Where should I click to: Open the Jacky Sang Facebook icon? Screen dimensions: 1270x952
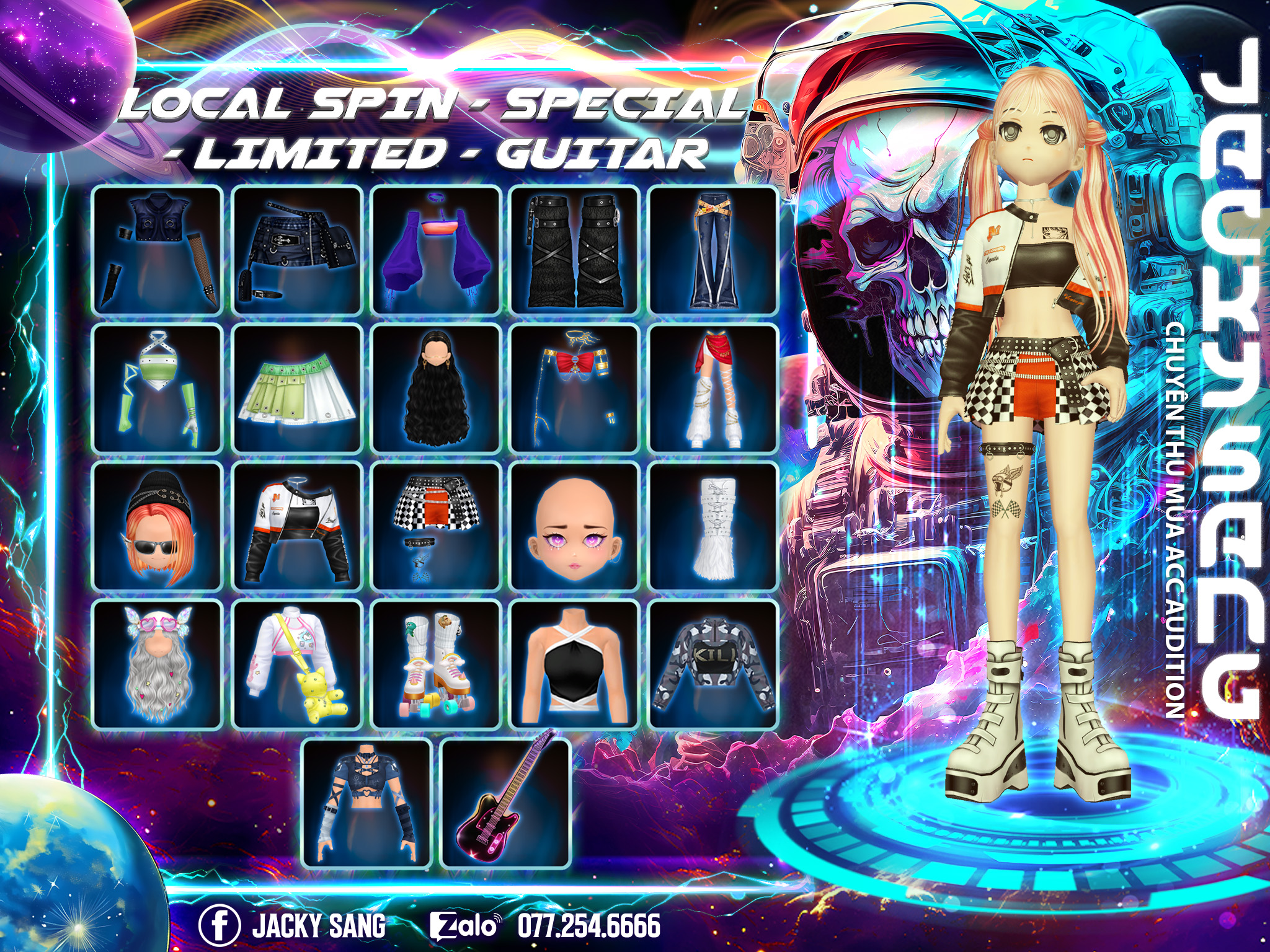click(x=219, y=925)
